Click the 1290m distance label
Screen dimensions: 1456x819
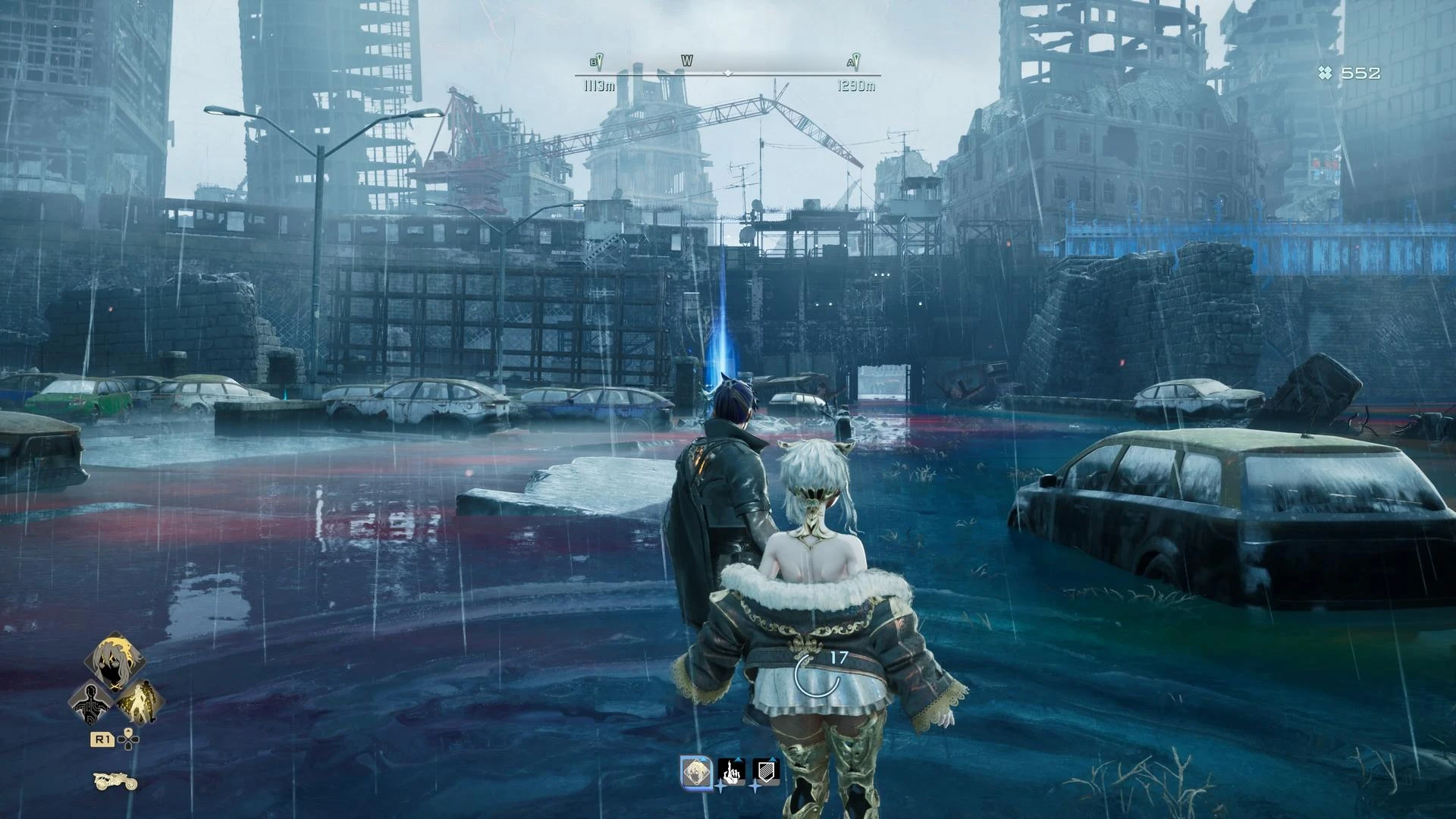point(855,86)
